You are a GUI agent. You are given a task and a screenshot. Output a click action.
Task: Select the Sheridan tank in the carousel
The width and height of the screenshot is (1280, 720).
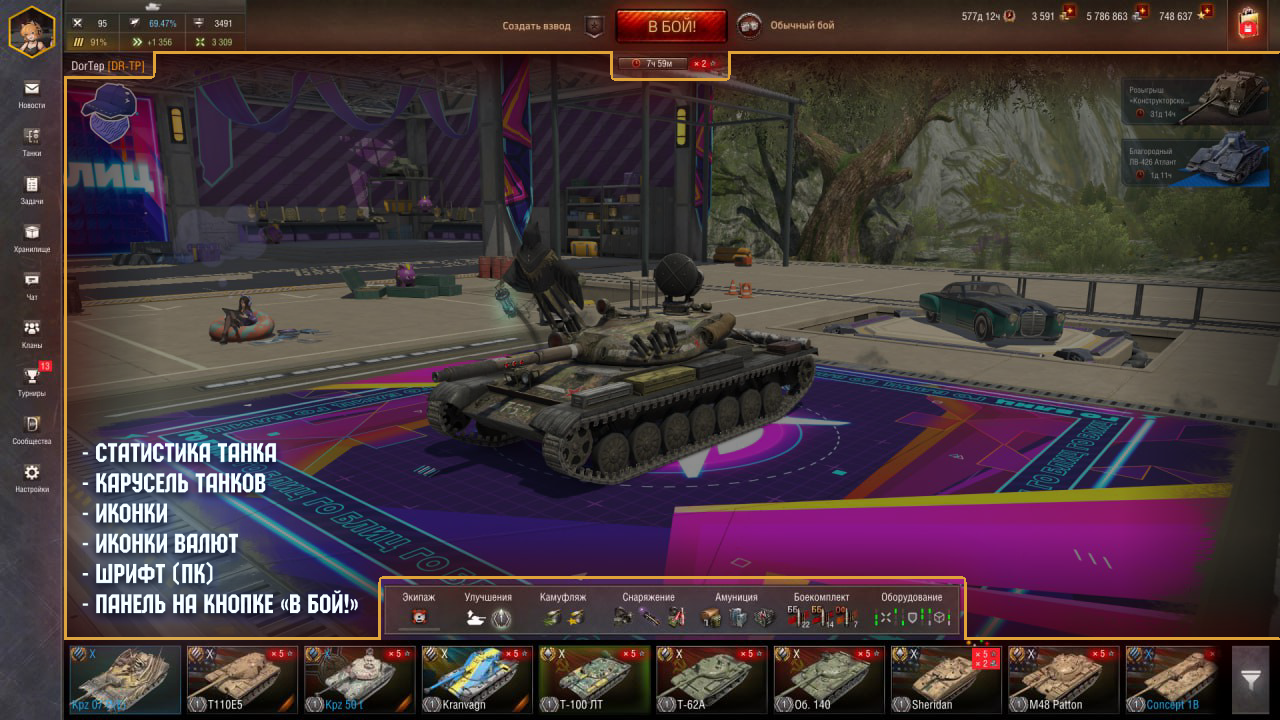pos(946,679)
